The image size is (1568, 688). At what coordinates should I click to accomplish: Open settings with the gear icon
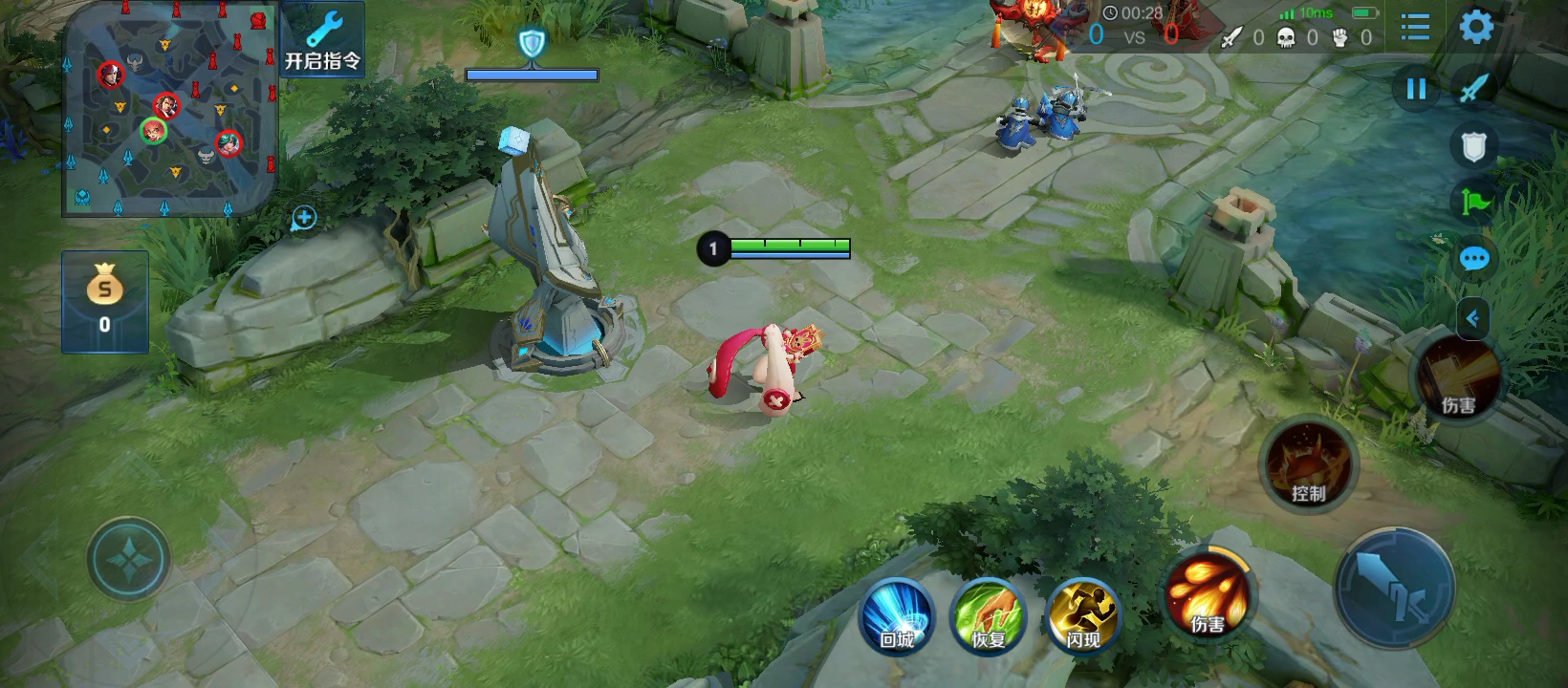(x=1476, y=28)
